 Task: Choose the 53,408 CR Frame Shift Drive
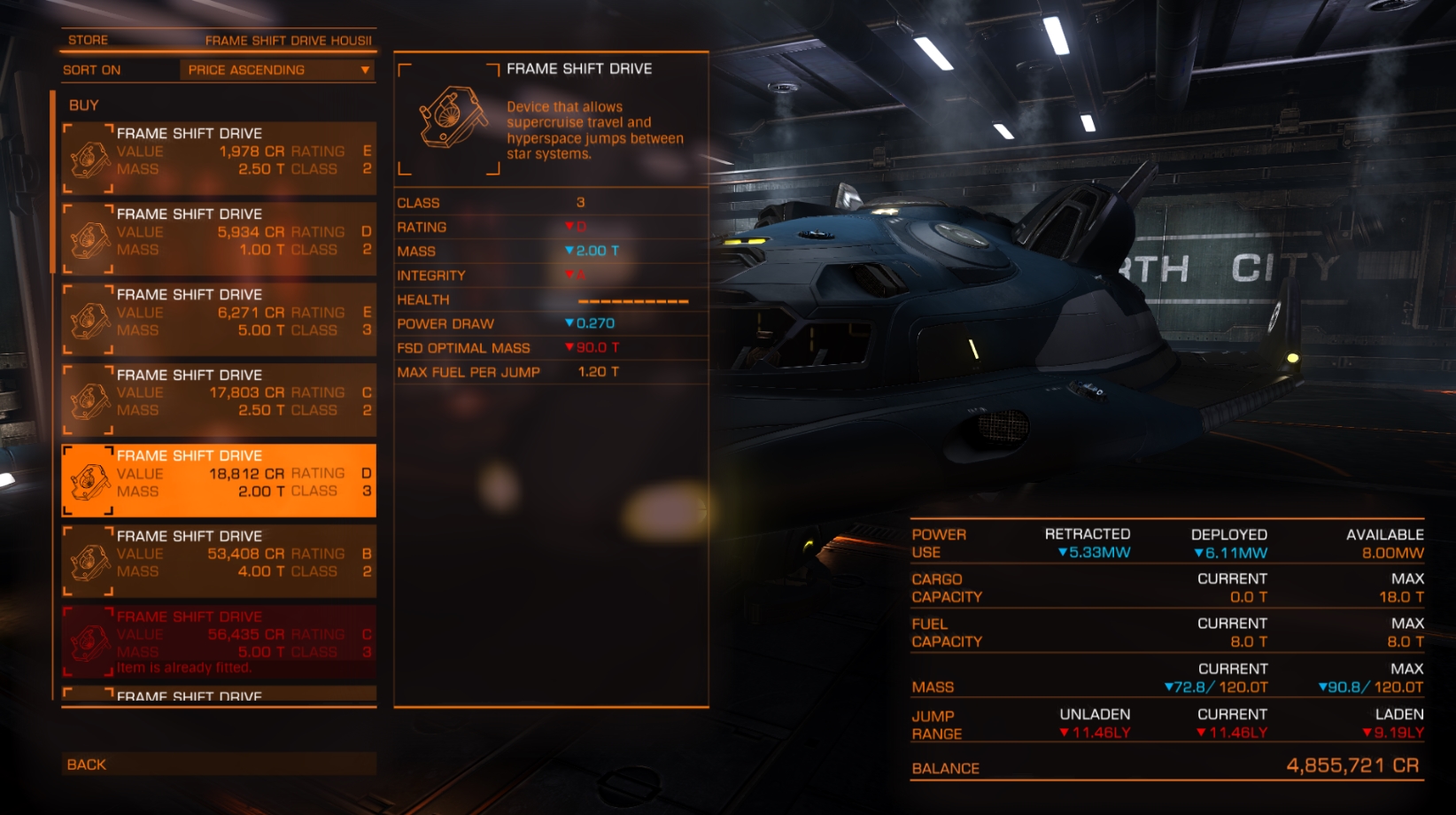tap(219, 562)
